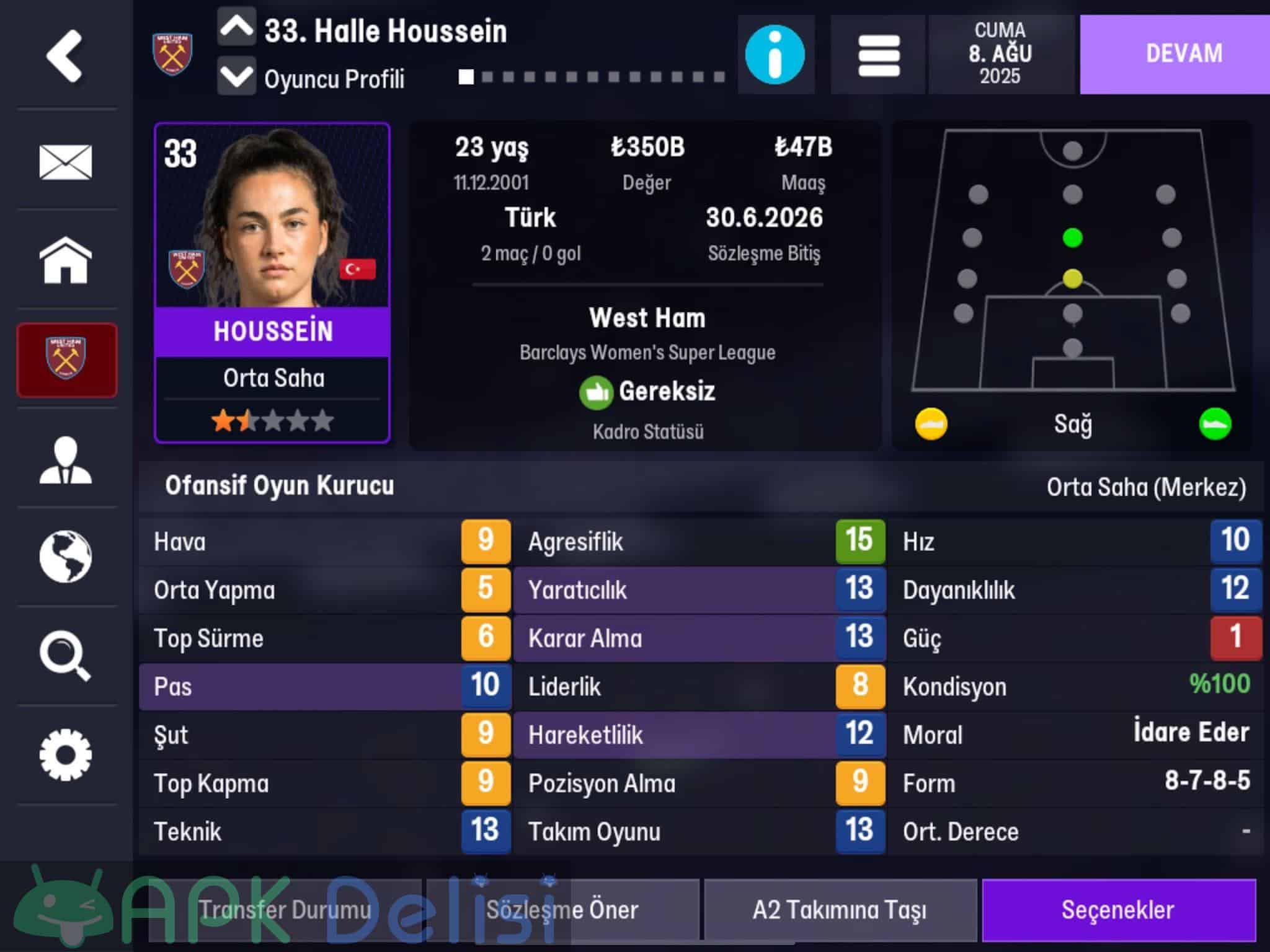The image size is (1270, 952).
Task: Click the Houssein player portrait card
Action: click(x=272, y=282)
